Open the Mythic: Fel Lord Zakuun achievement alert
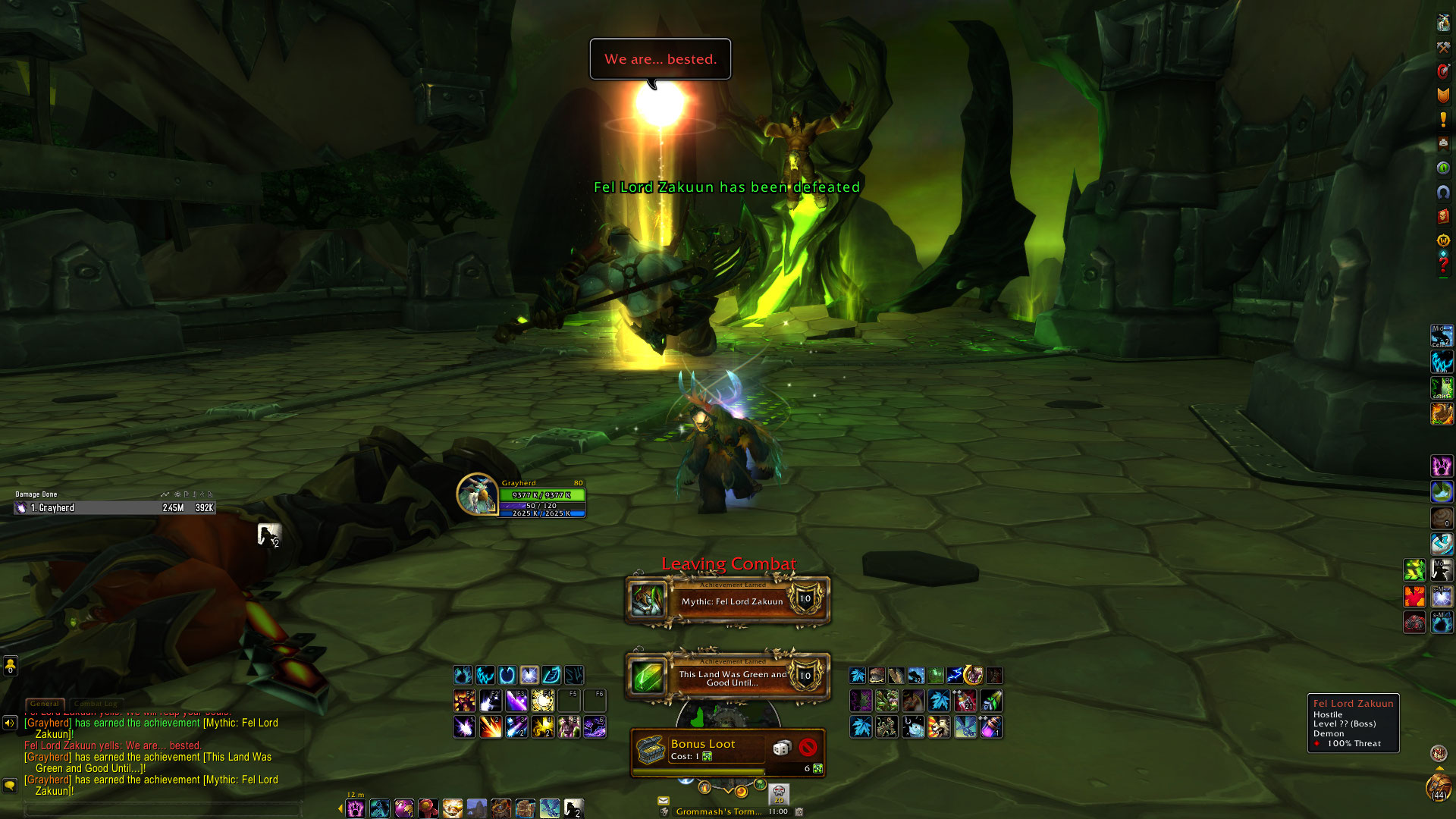This screenshot has height=819, width=1456. click(x=727, y=601)
